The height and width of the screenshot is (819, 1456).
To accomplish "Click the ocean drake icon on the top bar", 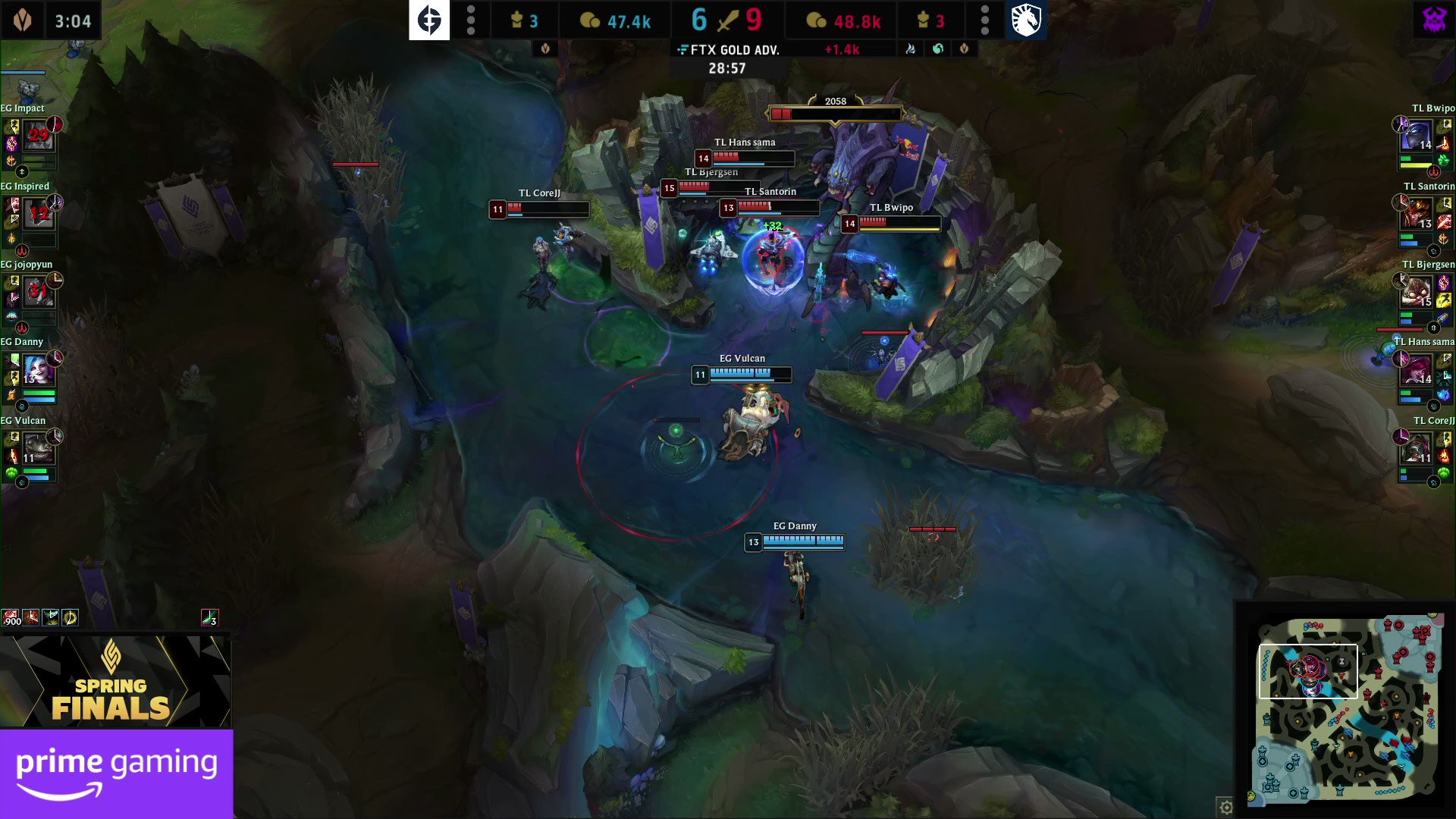I will (x=937, y=49).
